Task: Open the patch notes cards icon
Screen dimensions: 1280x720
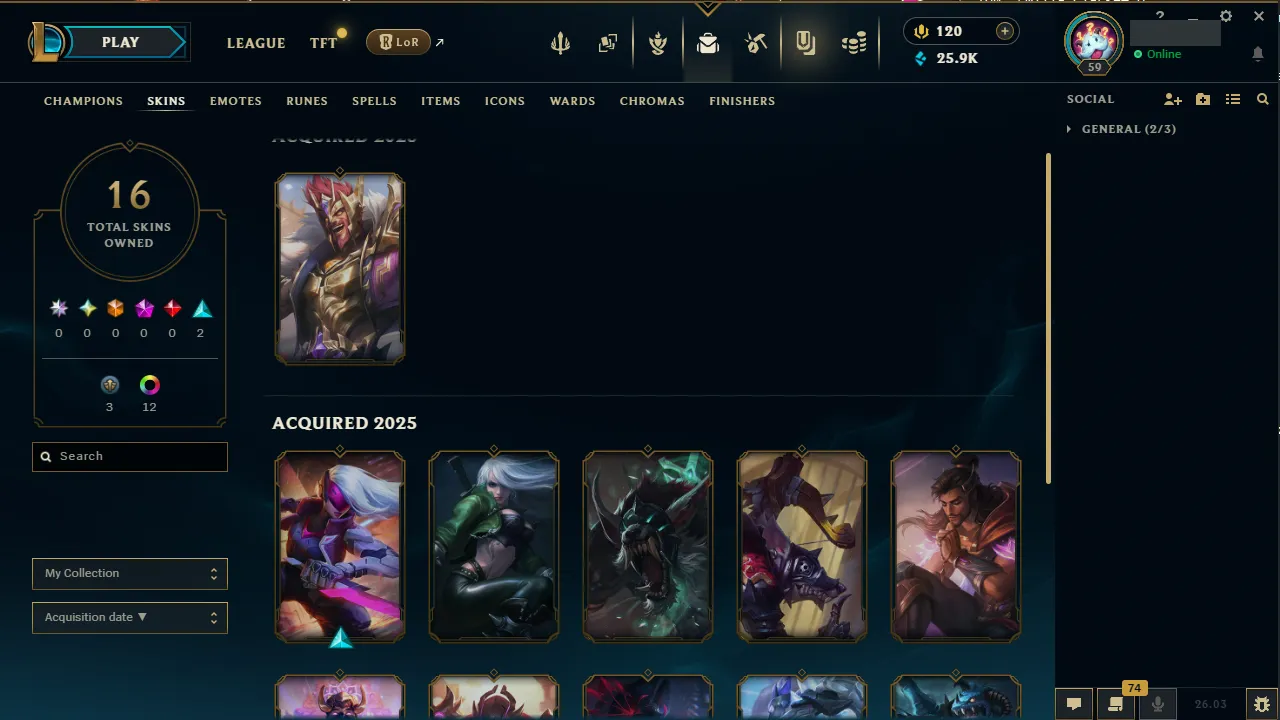Action: 608,42
